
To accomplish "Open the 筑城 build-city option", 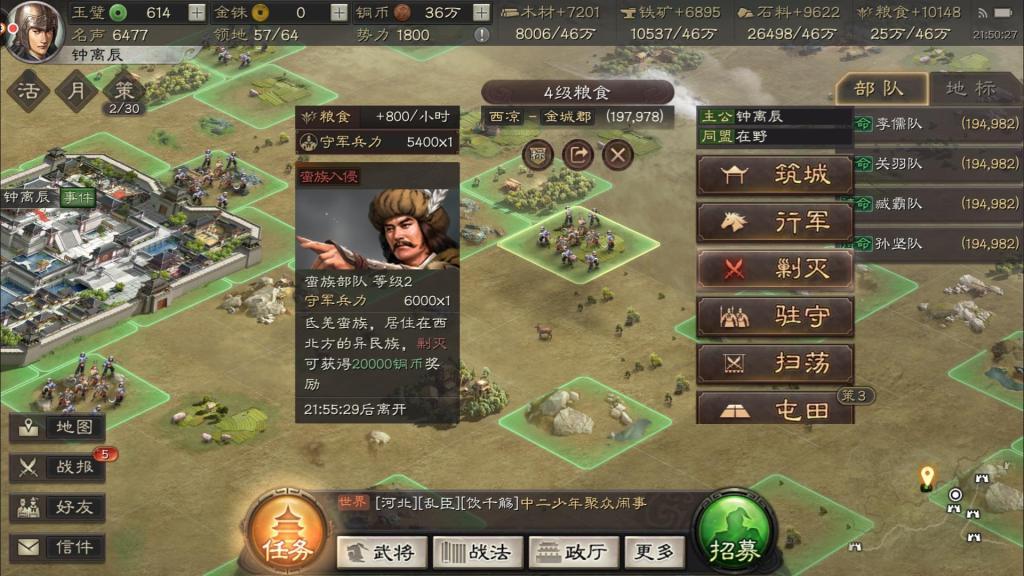I will point(775,175).
